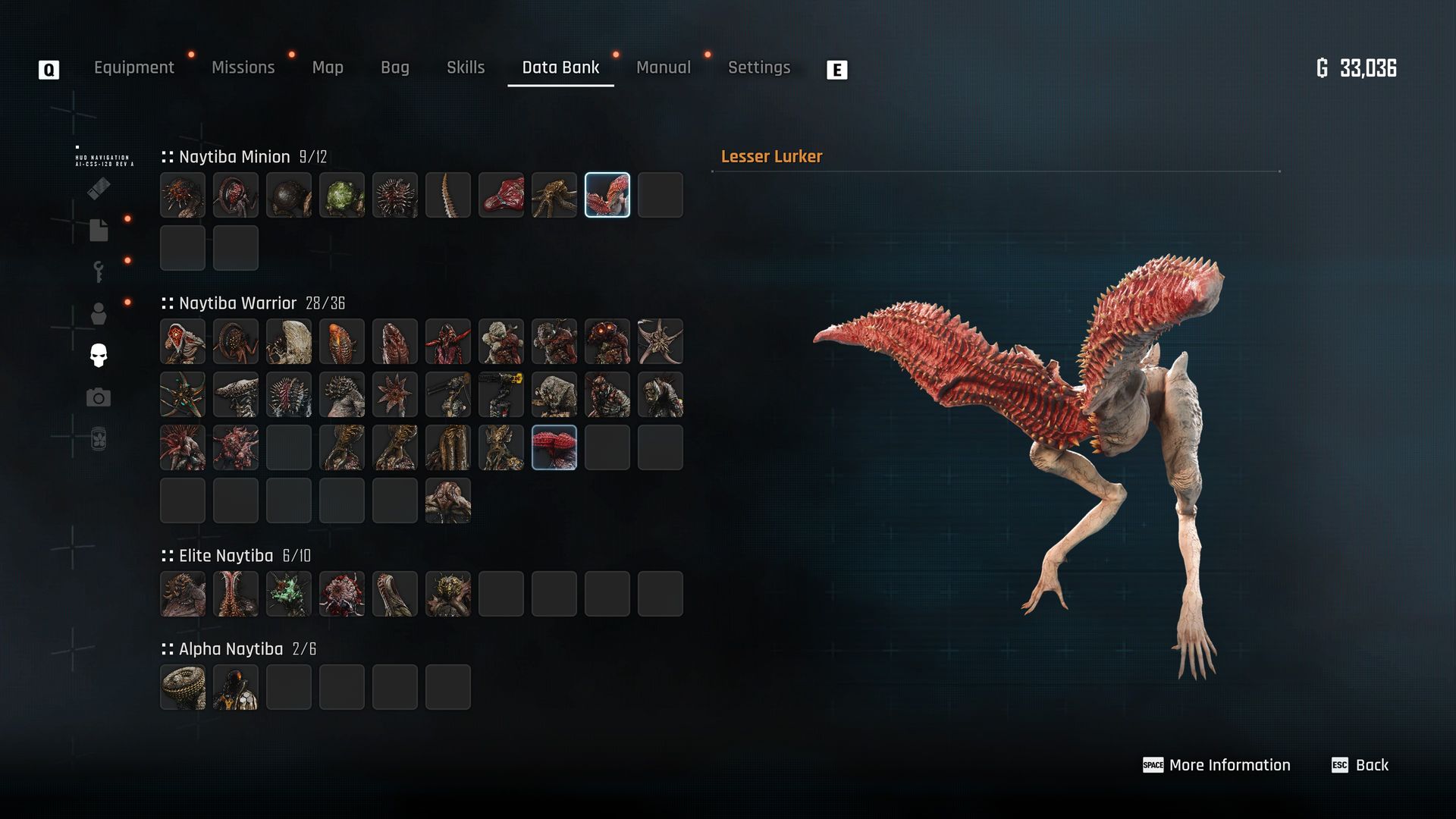Select the Bag tab
1456x819 pixels.
click(x=394, y=67)
